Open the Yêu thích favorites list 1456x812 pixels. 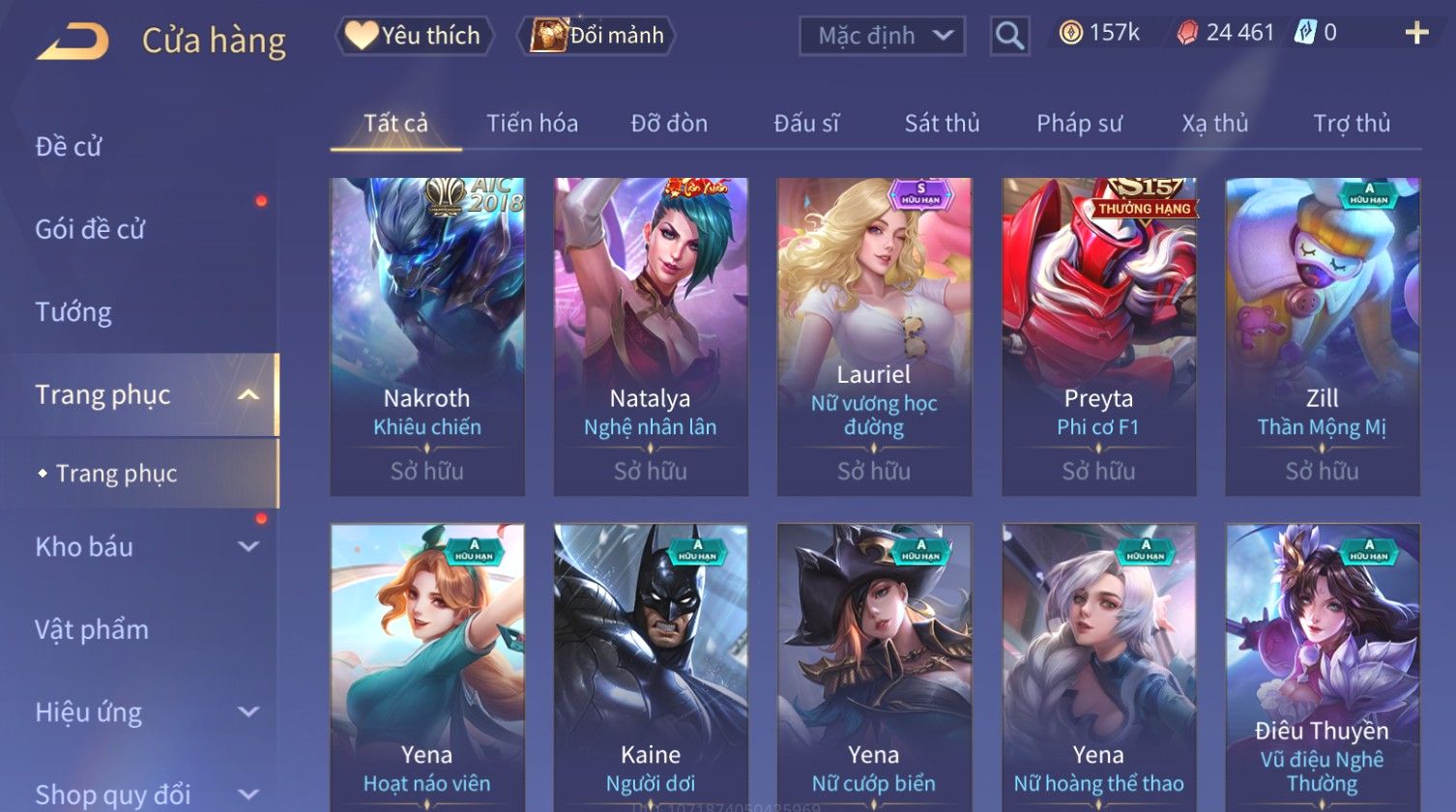tap(415, 36)
